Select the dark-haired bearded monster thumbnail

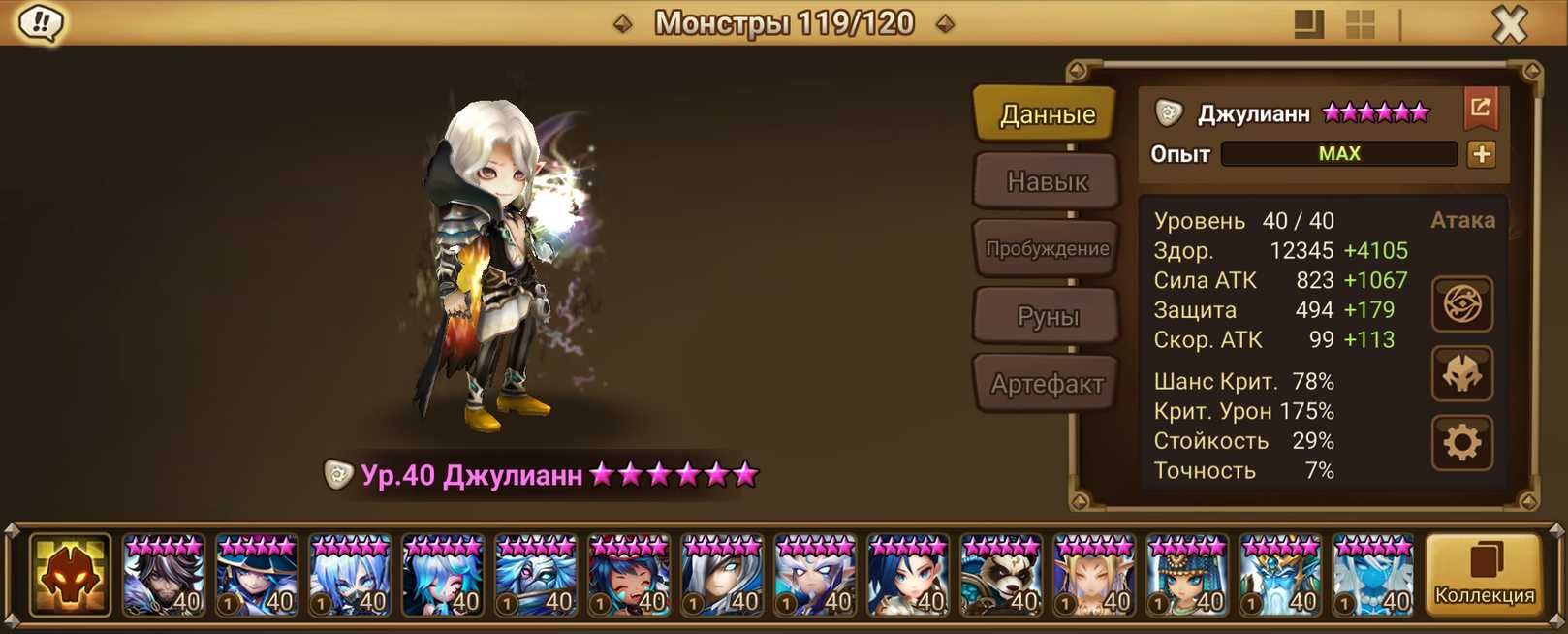[x=164, y=576]
